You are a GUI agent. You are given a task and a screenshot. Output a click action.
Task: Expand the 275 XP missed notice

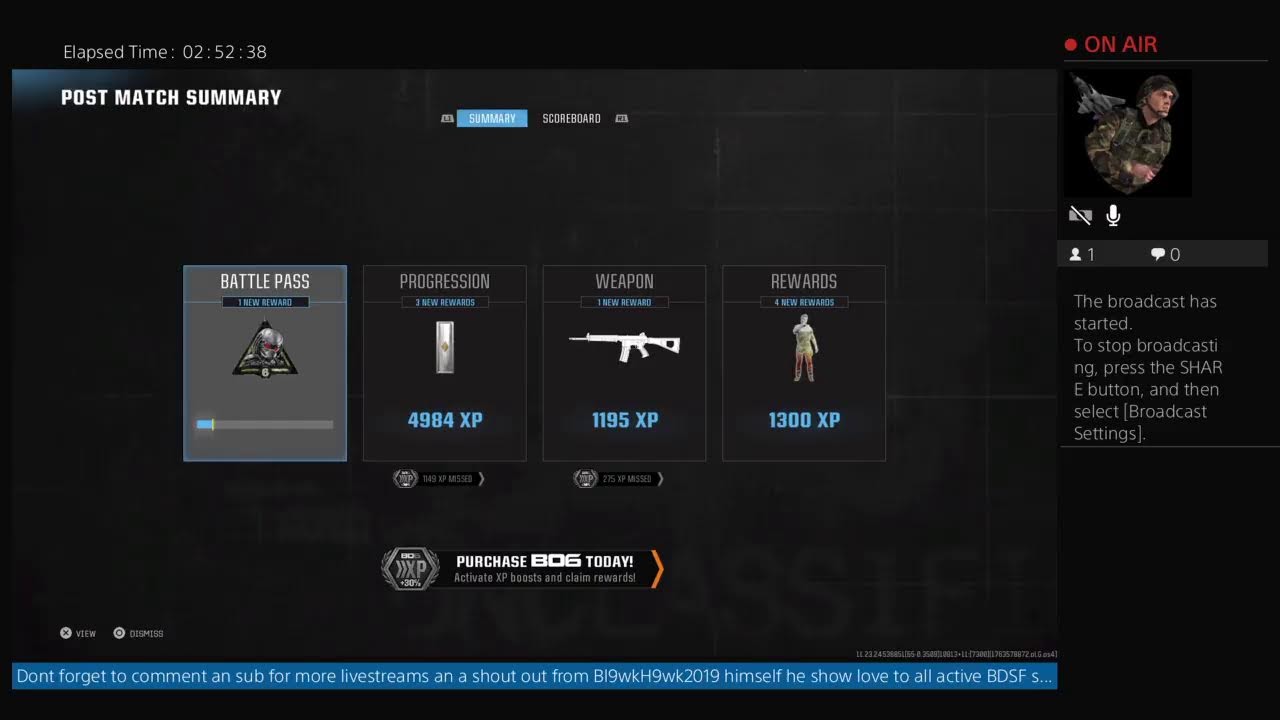[x=619, y=479]
